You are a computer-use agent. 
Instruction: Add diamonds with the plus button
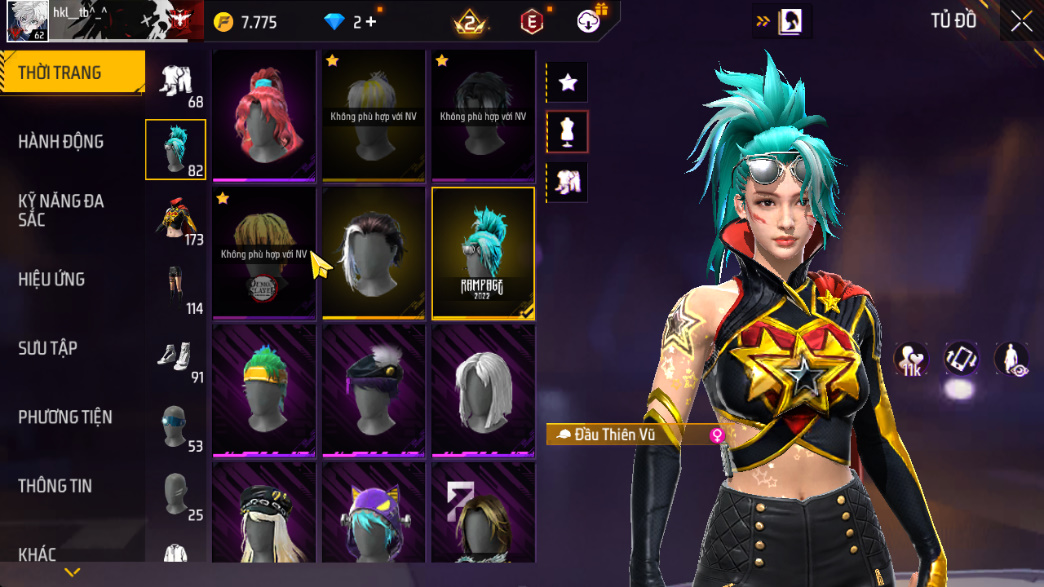coord(371,22)
